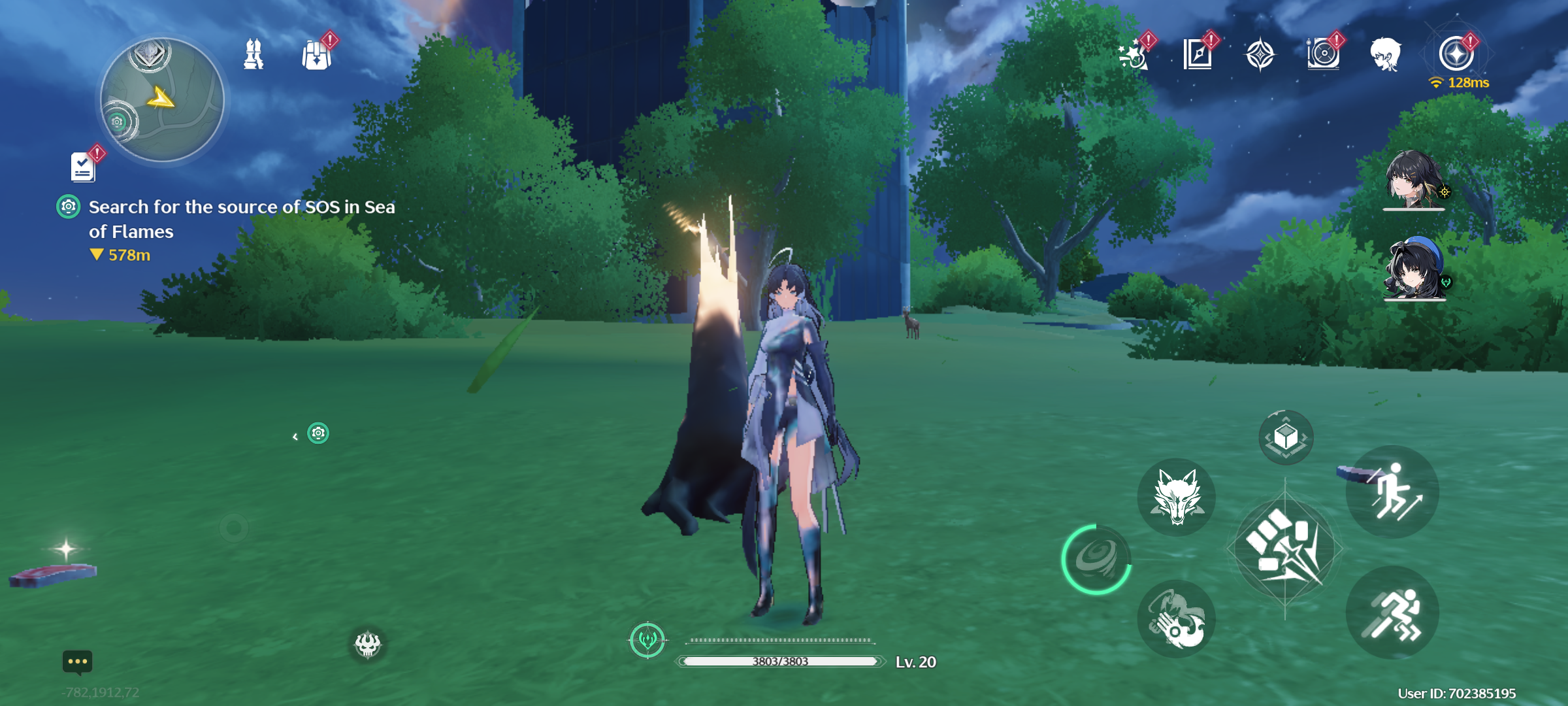The height and width of the screenshot is (706, 1568).
Task: Open the sparkling stars wish icon
Action: pyautogui.click(x=1134, y=55)
